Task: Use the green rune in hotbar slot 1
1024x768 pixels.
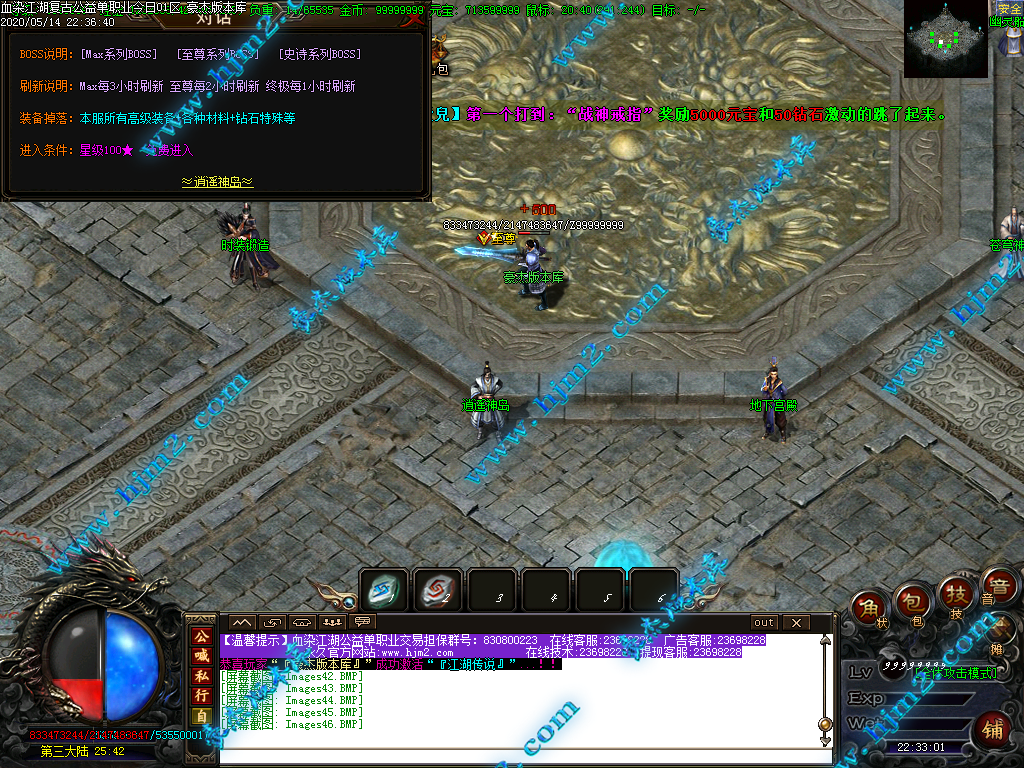Action: (x=383, y=591)
